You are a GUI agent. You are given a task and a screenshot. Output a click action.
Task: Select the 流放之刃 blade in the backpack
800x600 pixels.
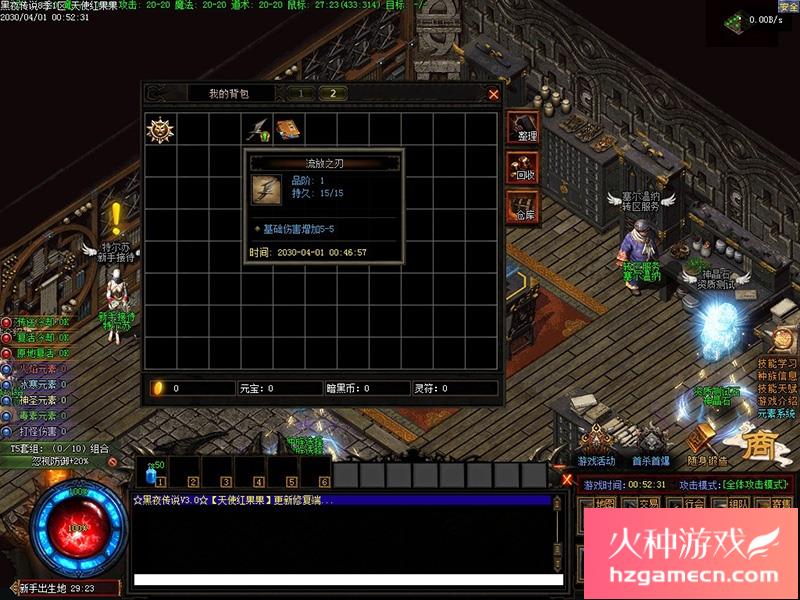257,129
